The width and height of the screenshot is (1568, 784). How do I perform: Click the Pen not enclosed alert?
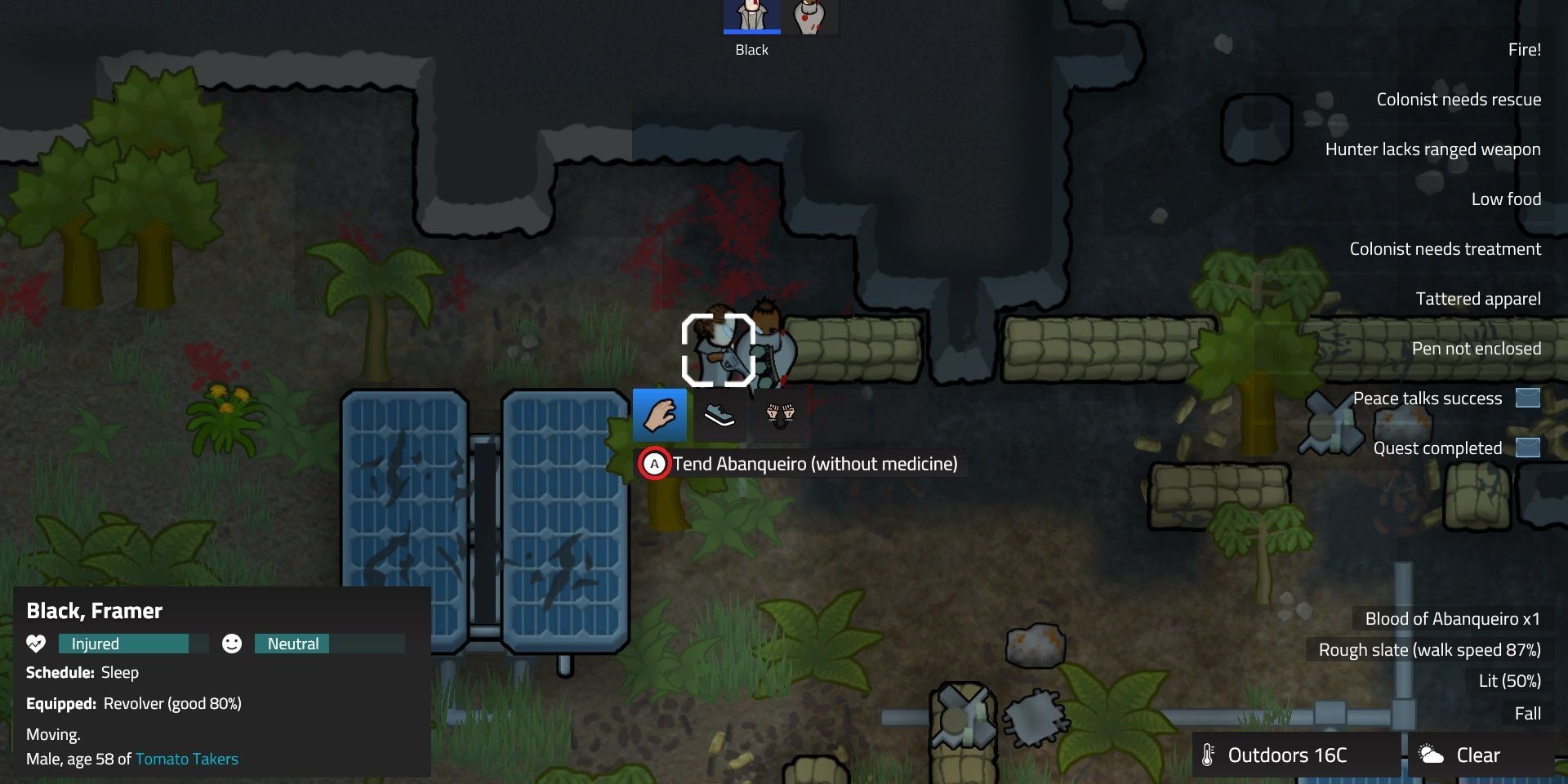[x=1475, y=348]
